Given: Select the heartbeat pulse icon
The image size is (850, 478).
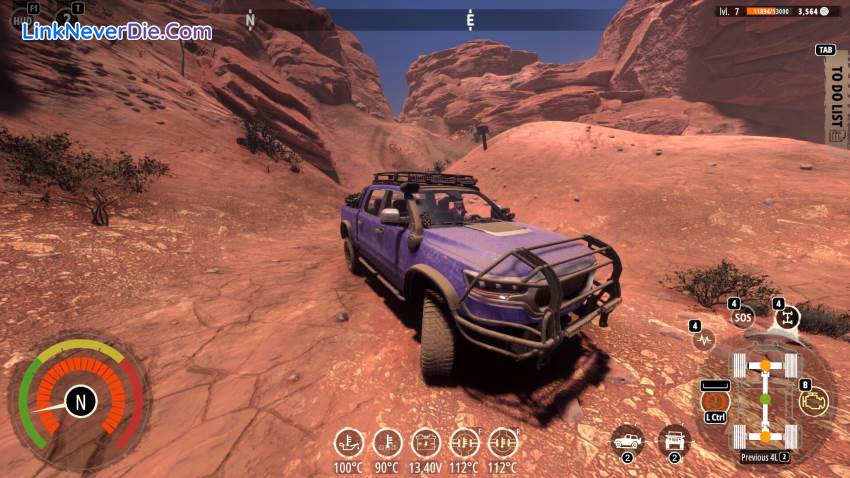Looking at the screenshot, I should coord(704,340).
